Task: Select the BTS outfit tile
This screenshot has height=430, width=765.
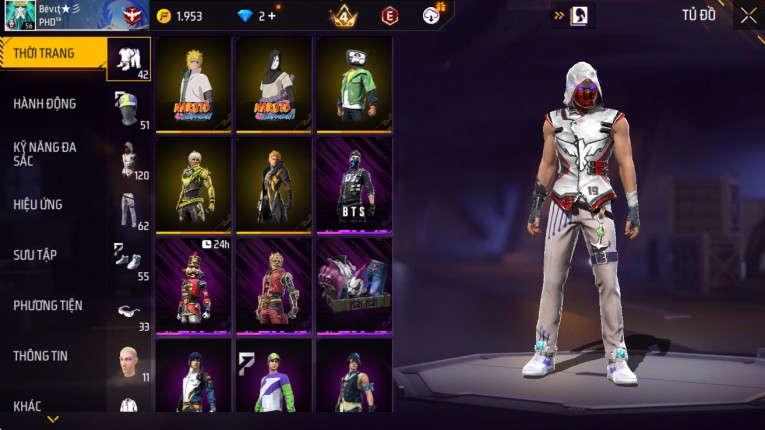Action: [354, 184]
